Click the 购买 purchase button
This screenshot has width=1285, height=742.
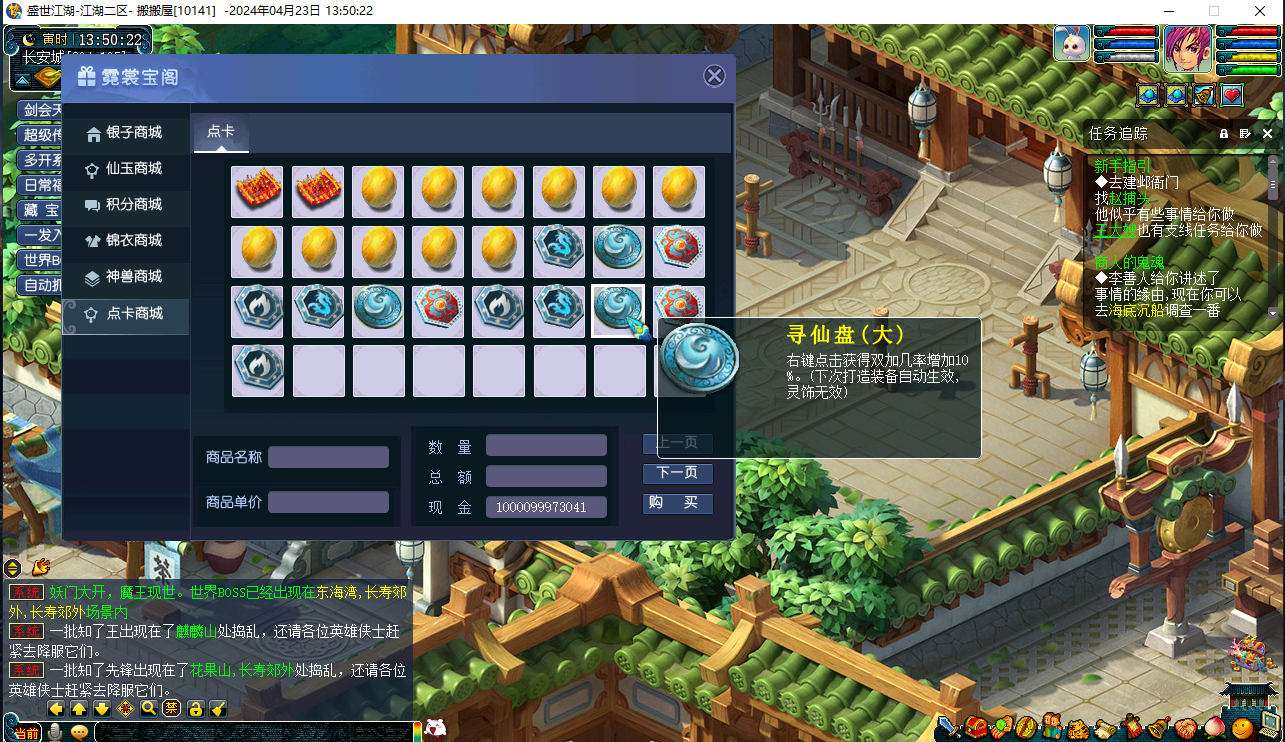tap(678, 503)
